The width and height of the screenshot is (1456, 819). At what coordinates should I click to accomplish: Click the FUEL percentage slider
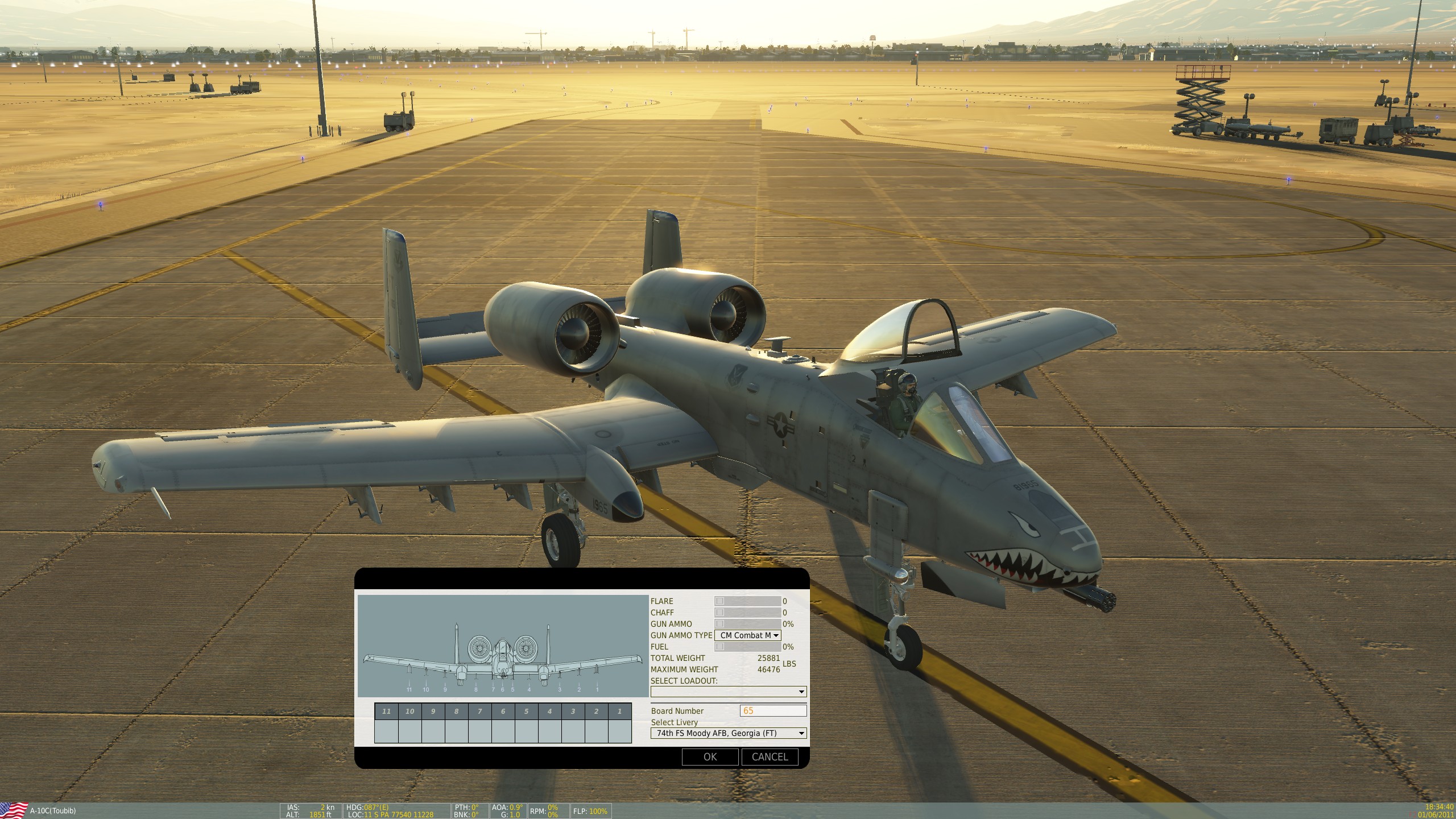747,647
